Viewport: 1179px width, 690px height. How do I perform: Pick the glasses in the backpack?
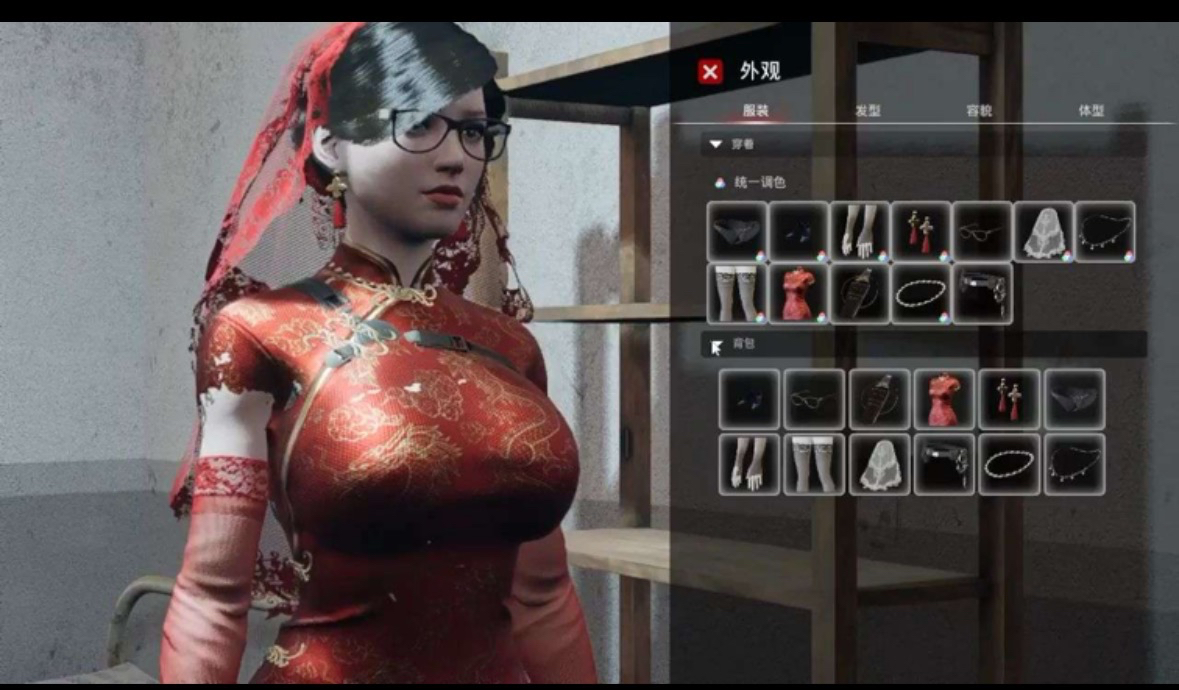click(814, 399)
